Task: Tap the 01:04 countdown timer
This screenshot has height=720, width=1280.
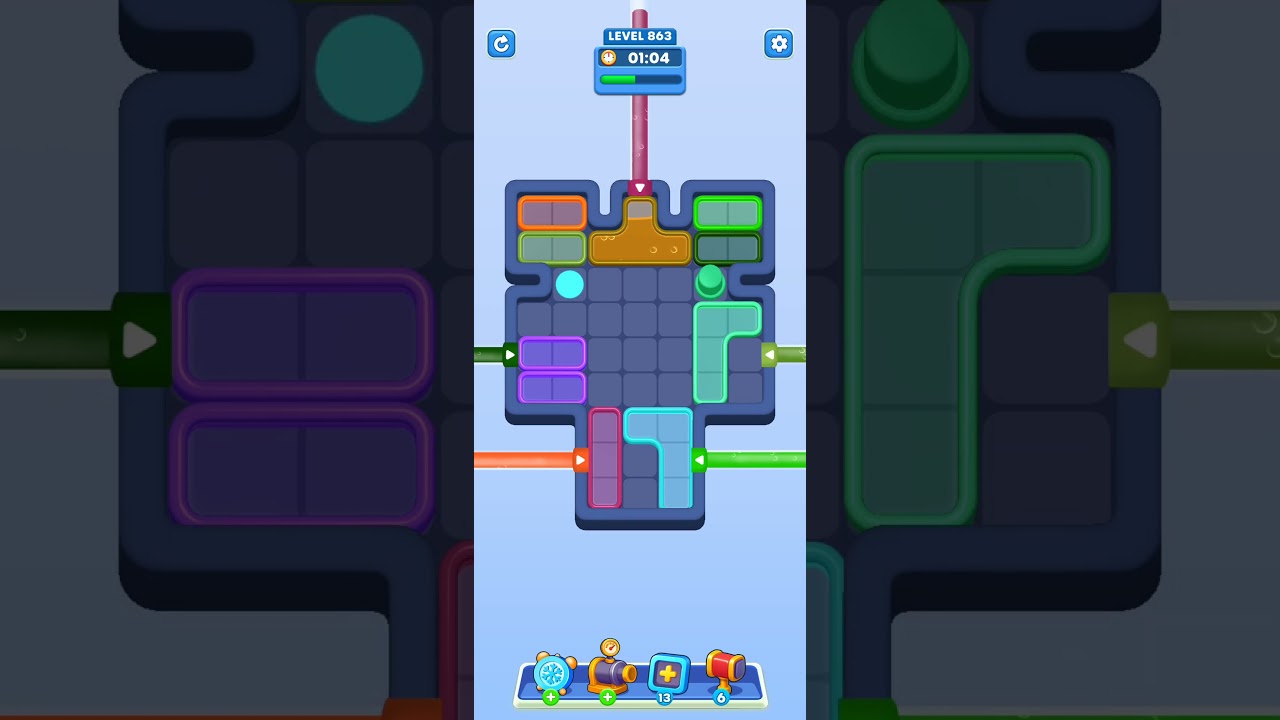Action: point(646,58)
